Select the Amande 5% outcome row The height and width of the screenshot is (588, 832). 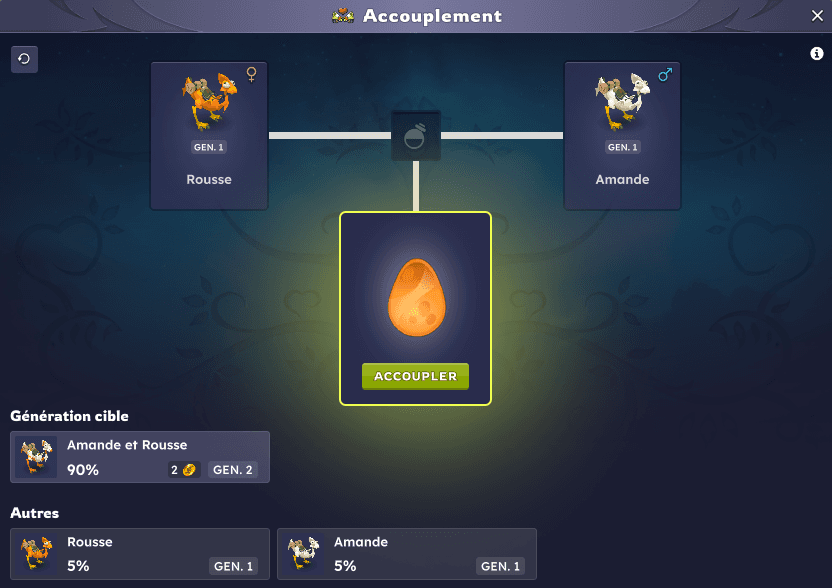407,554
